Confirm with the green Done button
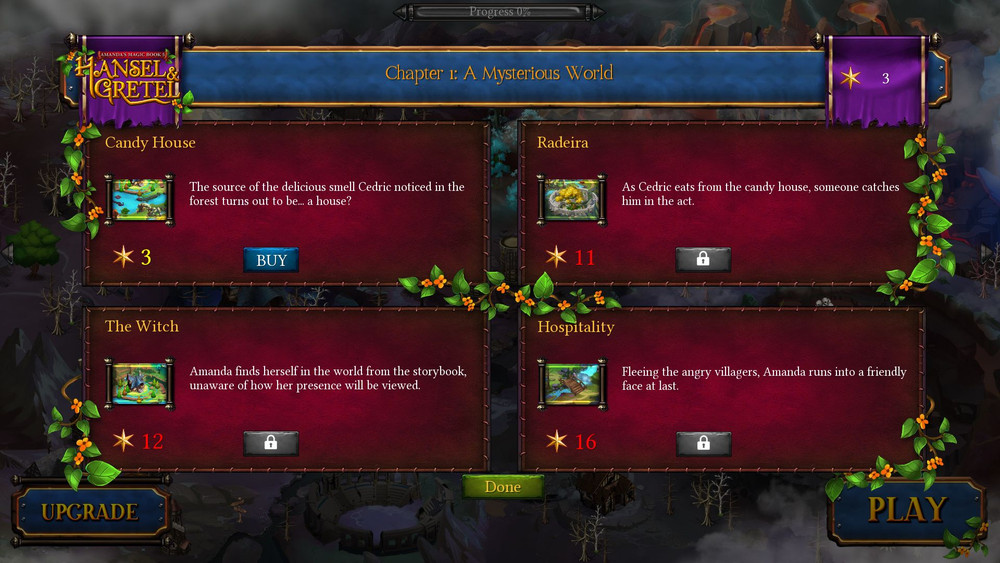 click(503, 487)
